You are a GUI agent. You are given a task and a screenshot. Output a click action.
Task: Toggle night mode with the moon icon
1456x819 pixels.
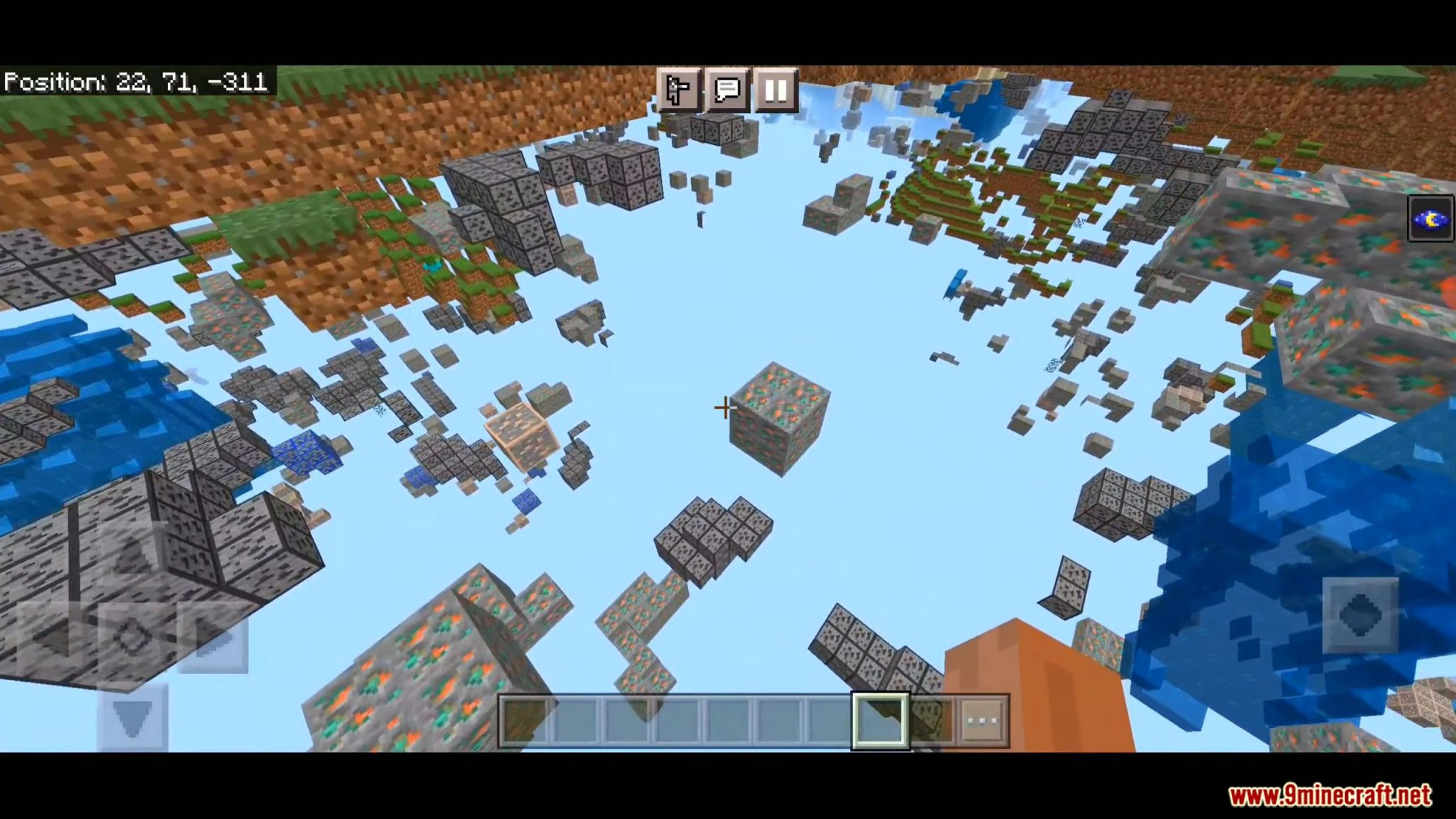[x=1430, y=219]
